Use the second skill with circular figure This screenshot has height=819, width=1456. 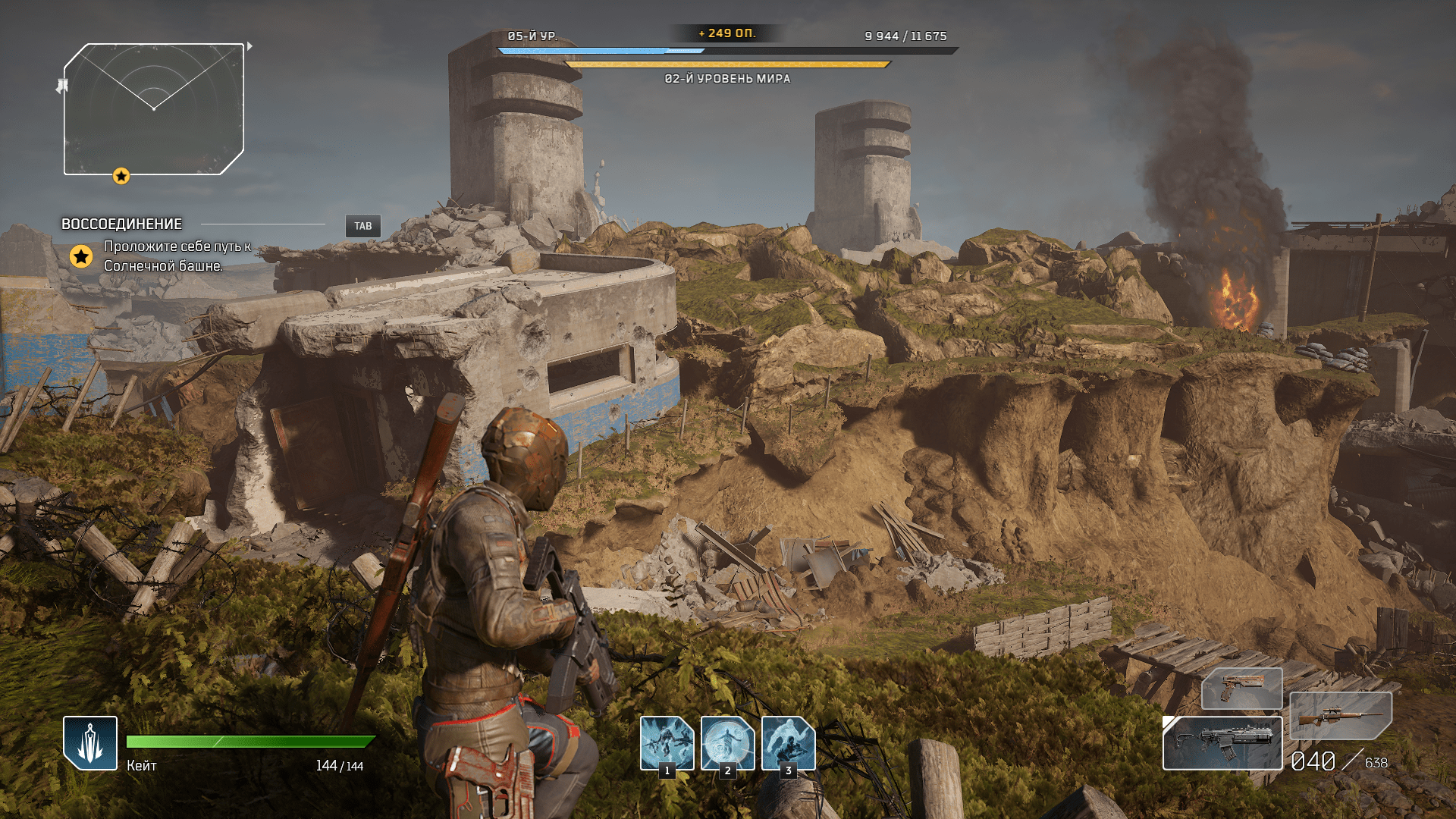[x=727, y=743]
